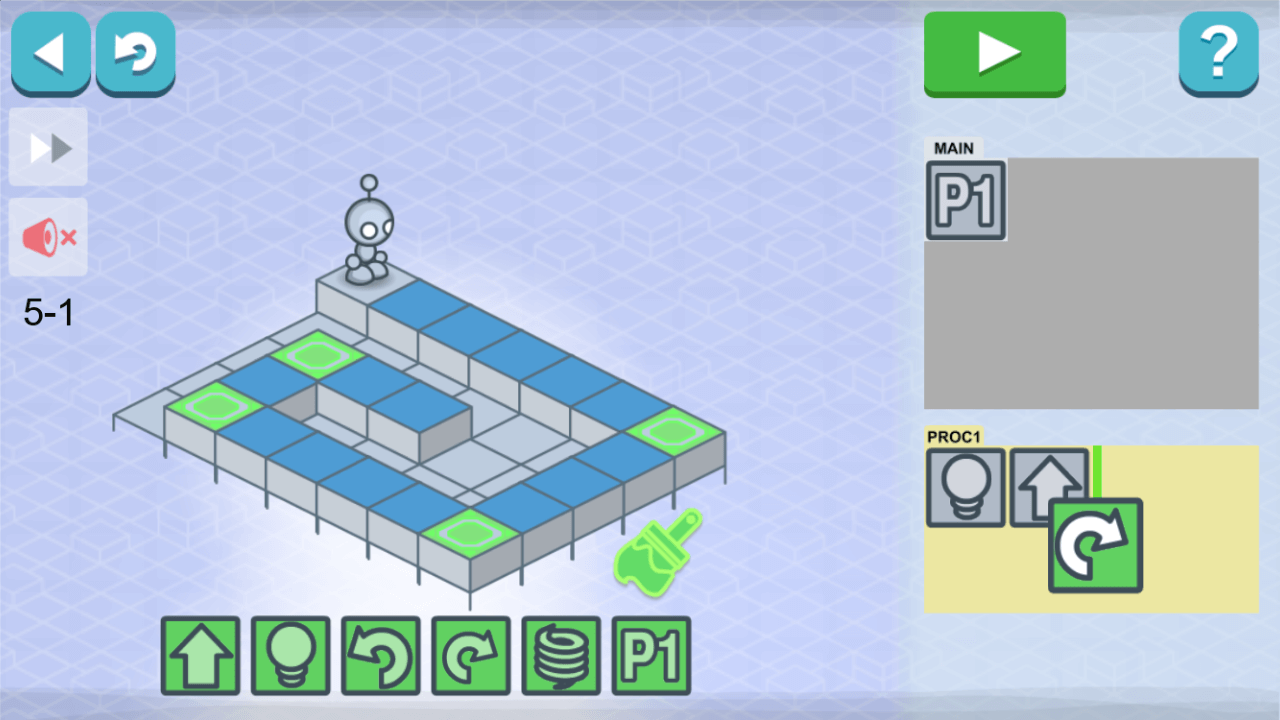
Task: Unmute the game sound
Action: point(47,237)
